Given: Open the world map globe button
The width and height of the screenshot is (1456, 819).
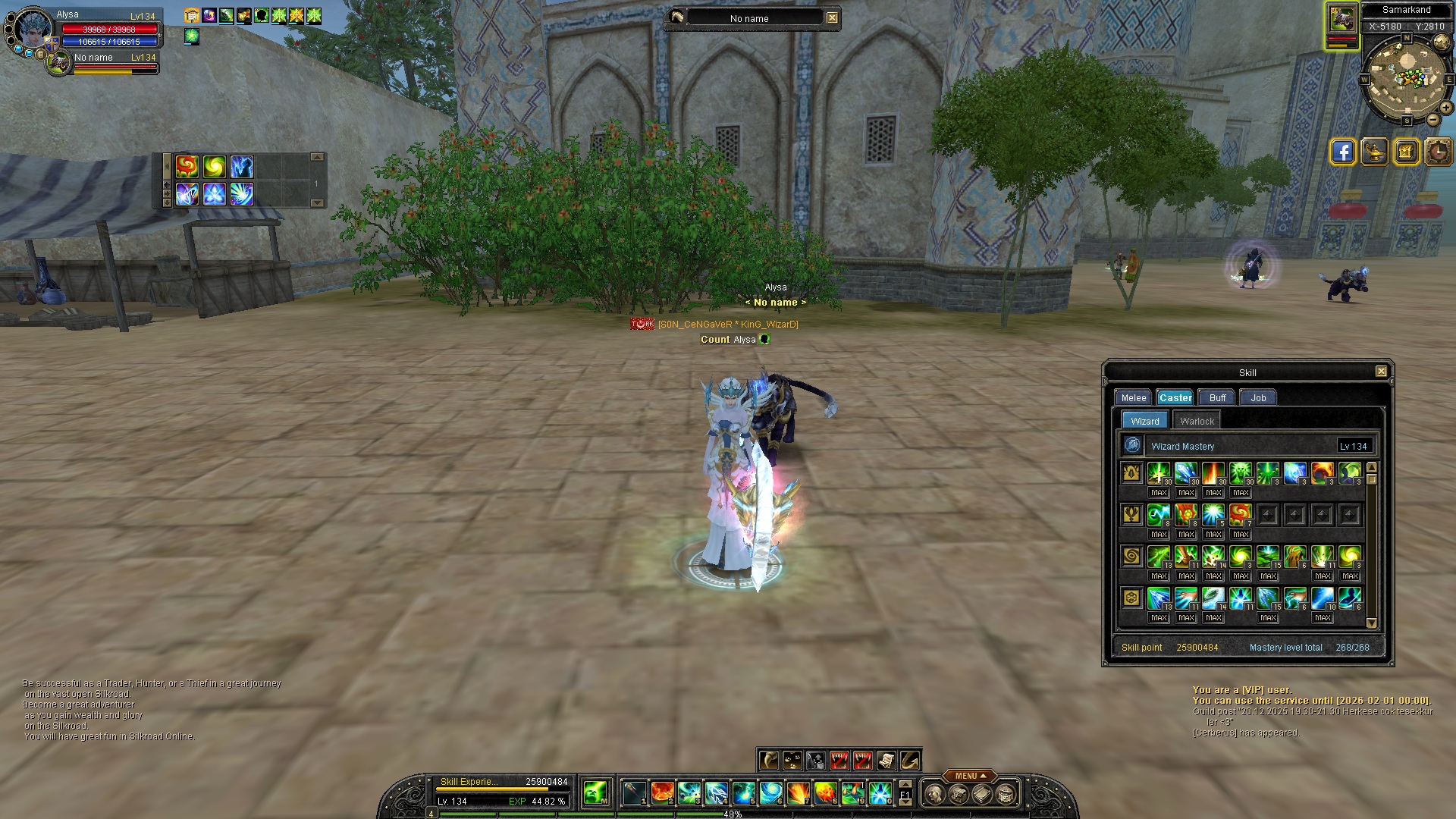Looking at the screenshot, I should pos(1442,42).
